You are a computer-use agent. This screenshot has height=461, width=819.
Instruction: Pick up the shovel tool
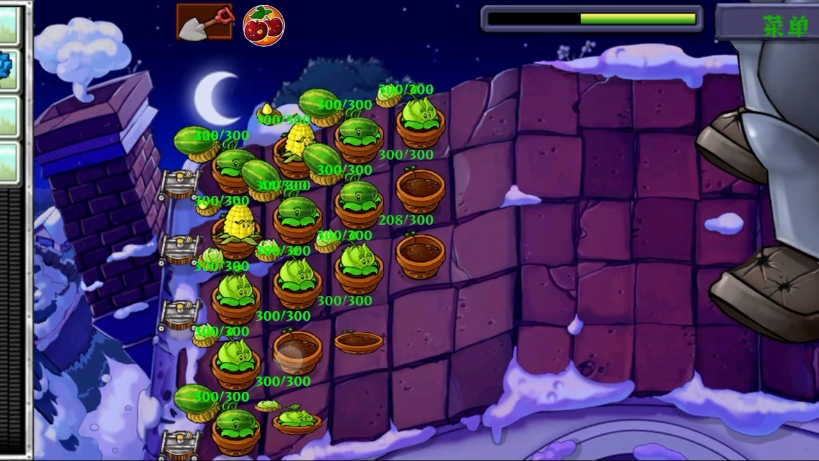(x=204, y=21)
